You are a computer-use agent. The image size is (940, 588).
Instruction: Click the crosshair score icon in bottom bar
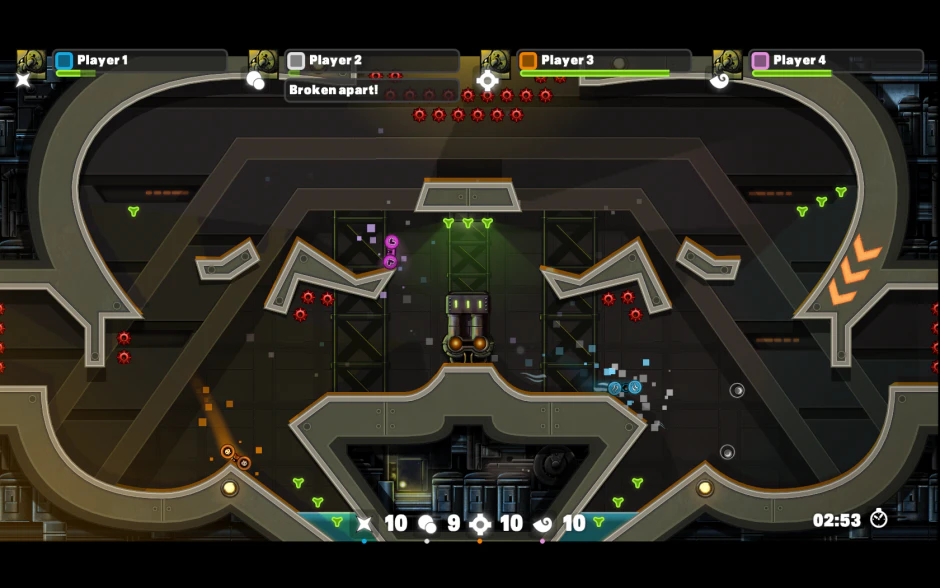coord(480,523)
